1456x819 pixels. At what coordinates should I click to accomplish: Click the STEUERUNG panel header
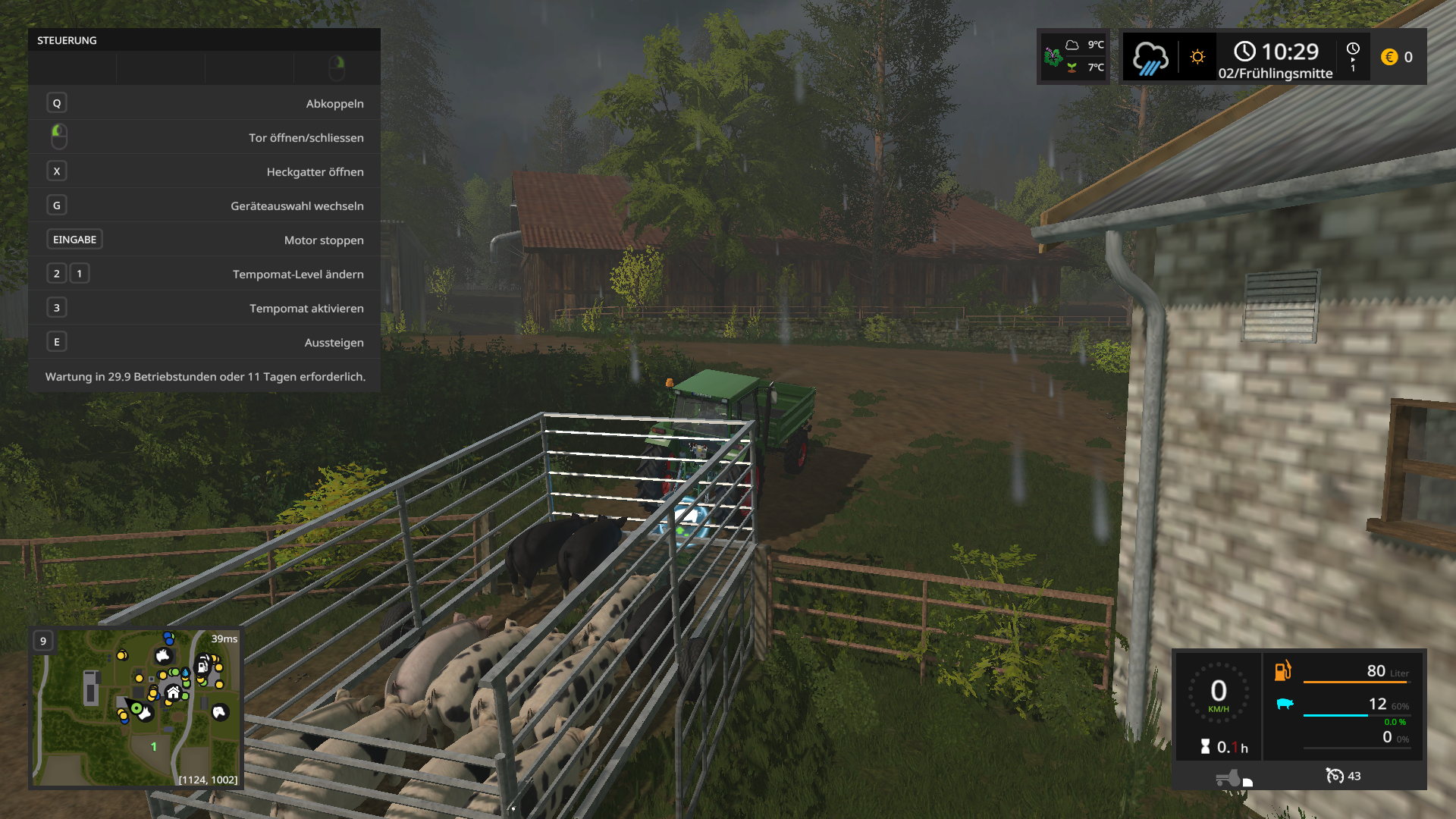(x=204, y=40)
